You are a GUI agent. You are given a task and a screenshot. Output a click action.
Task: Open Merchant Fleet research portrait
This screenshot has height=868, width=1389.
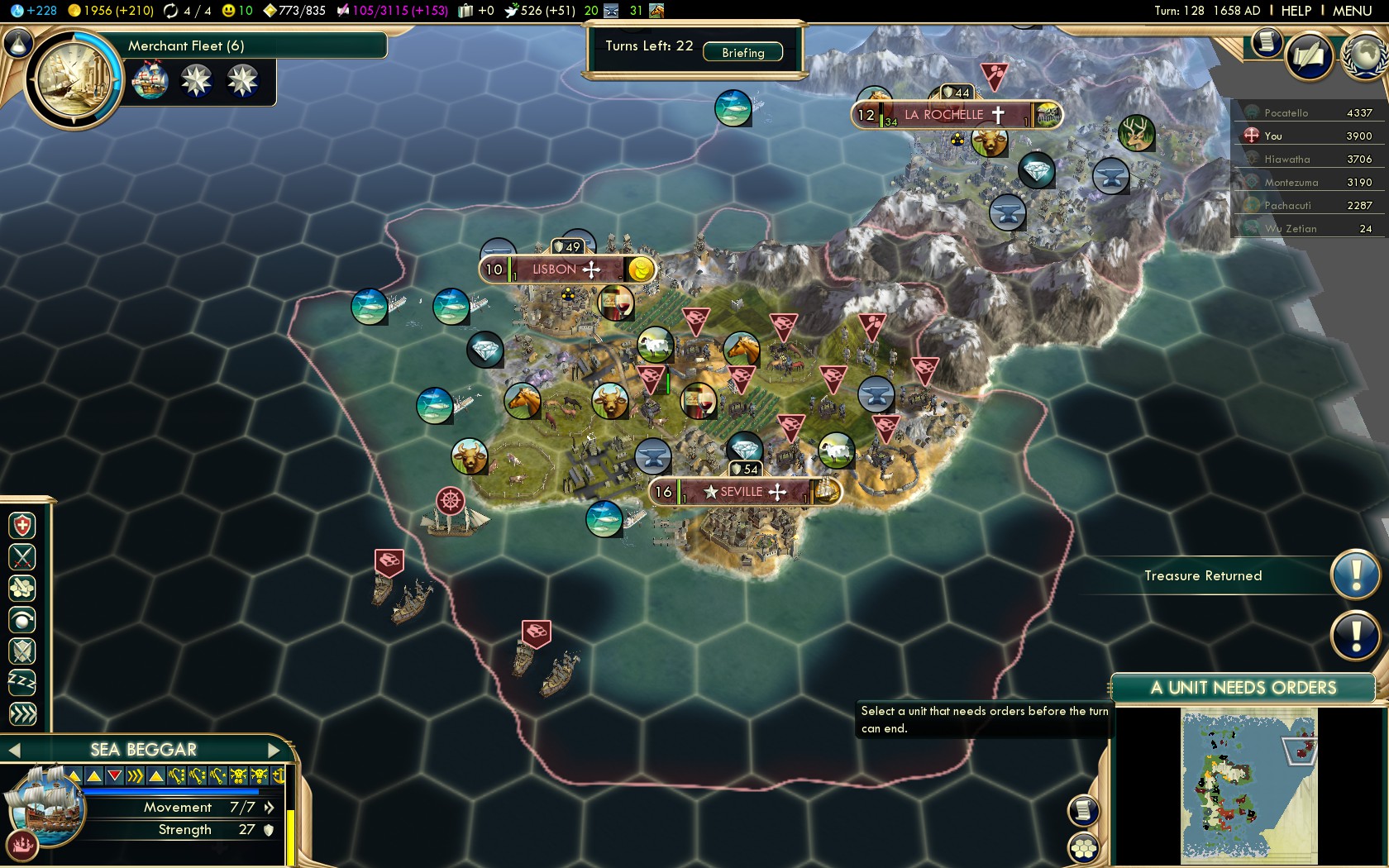[74, 80]
